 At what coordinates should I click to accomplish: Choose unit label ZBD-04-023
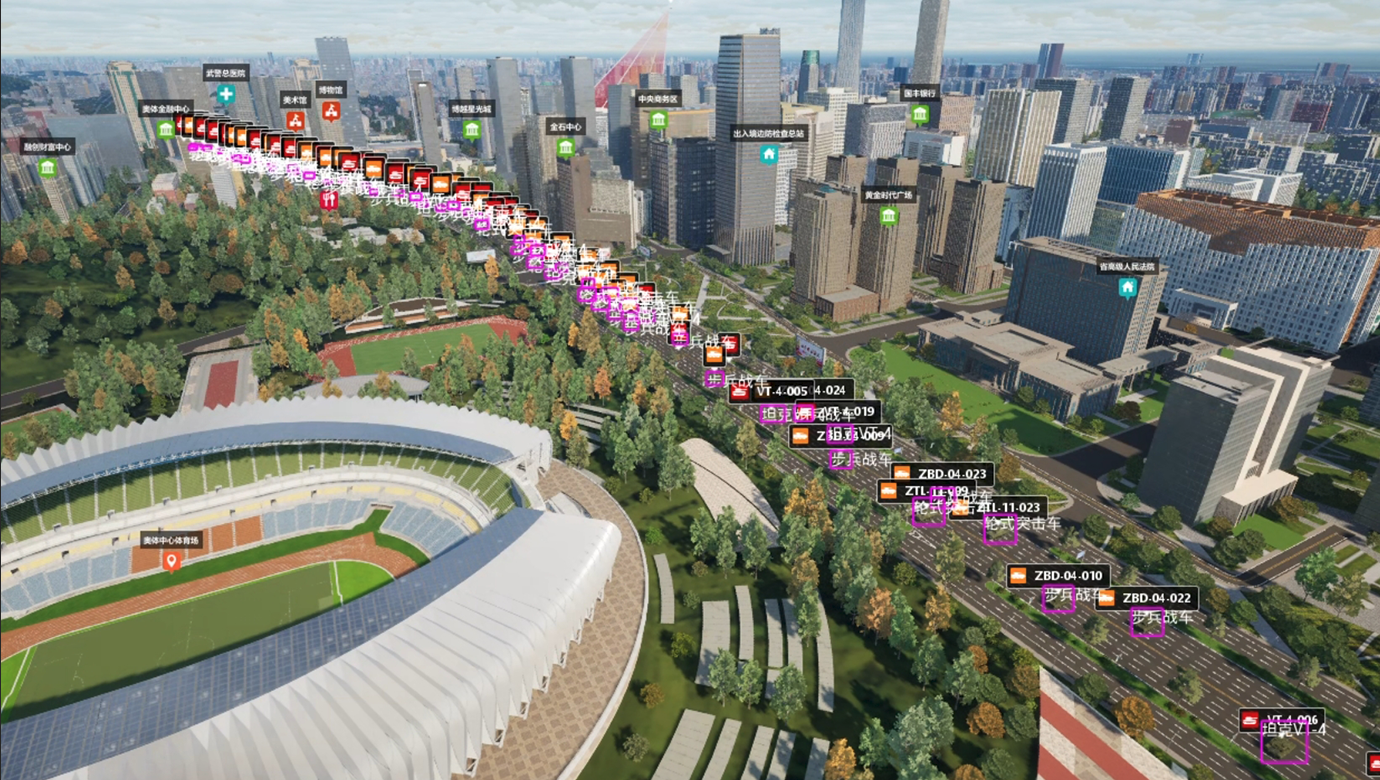(x=941, y=474)
